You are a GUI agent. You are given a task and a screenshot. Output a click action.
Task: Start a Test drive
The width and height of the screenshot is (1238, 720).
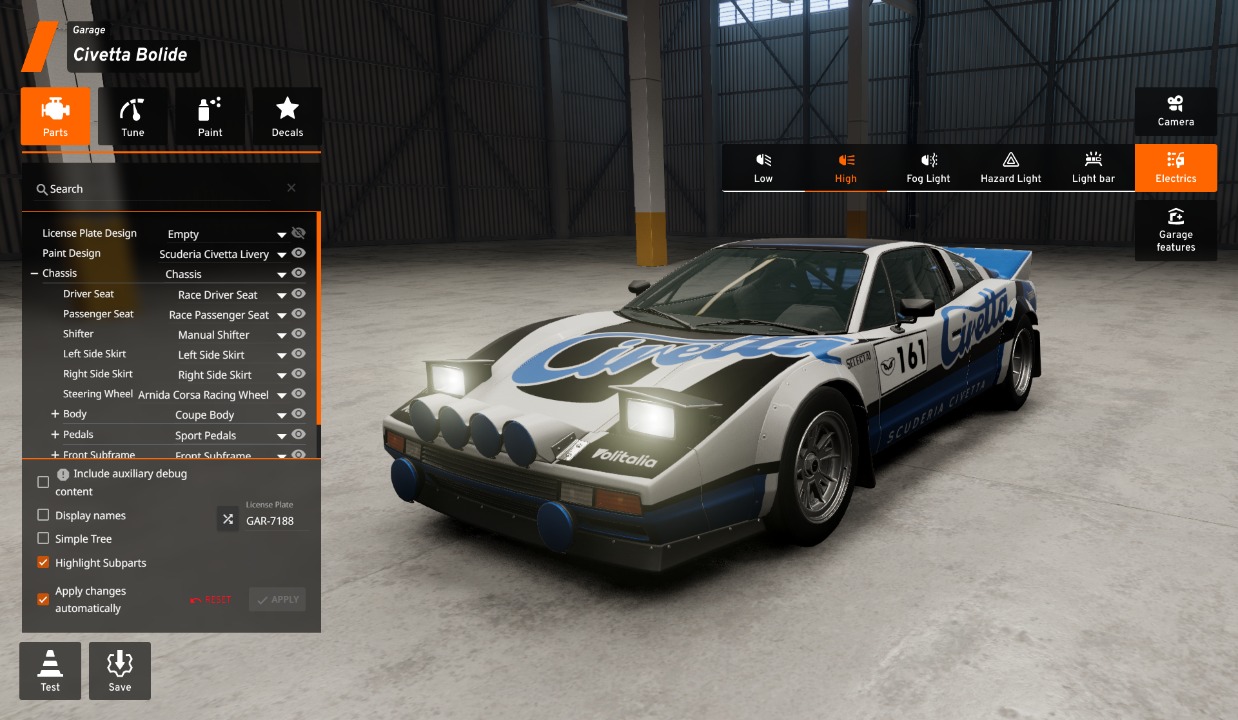tap(50, 670)
